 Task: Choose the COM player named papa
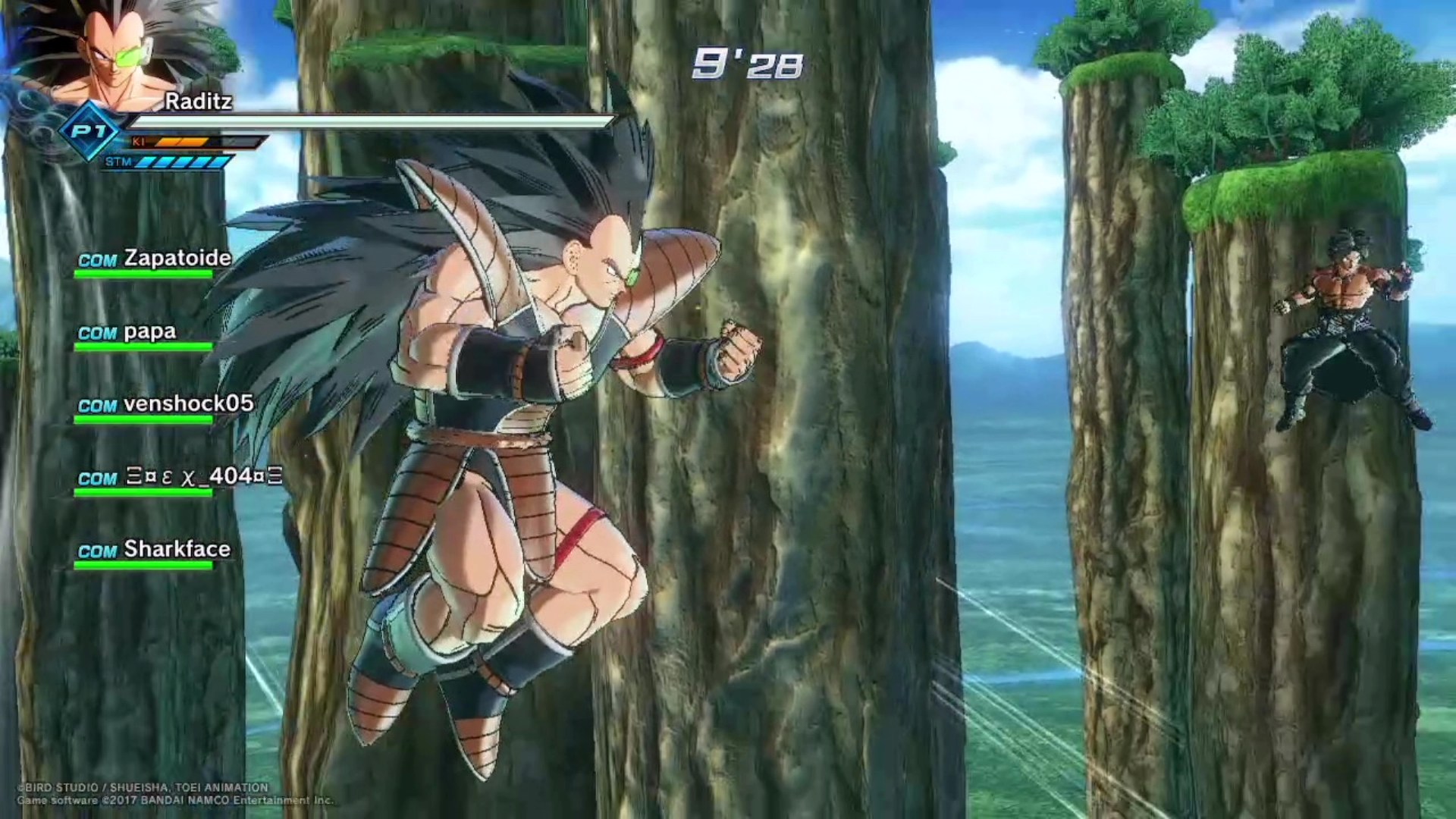point(127,333)
